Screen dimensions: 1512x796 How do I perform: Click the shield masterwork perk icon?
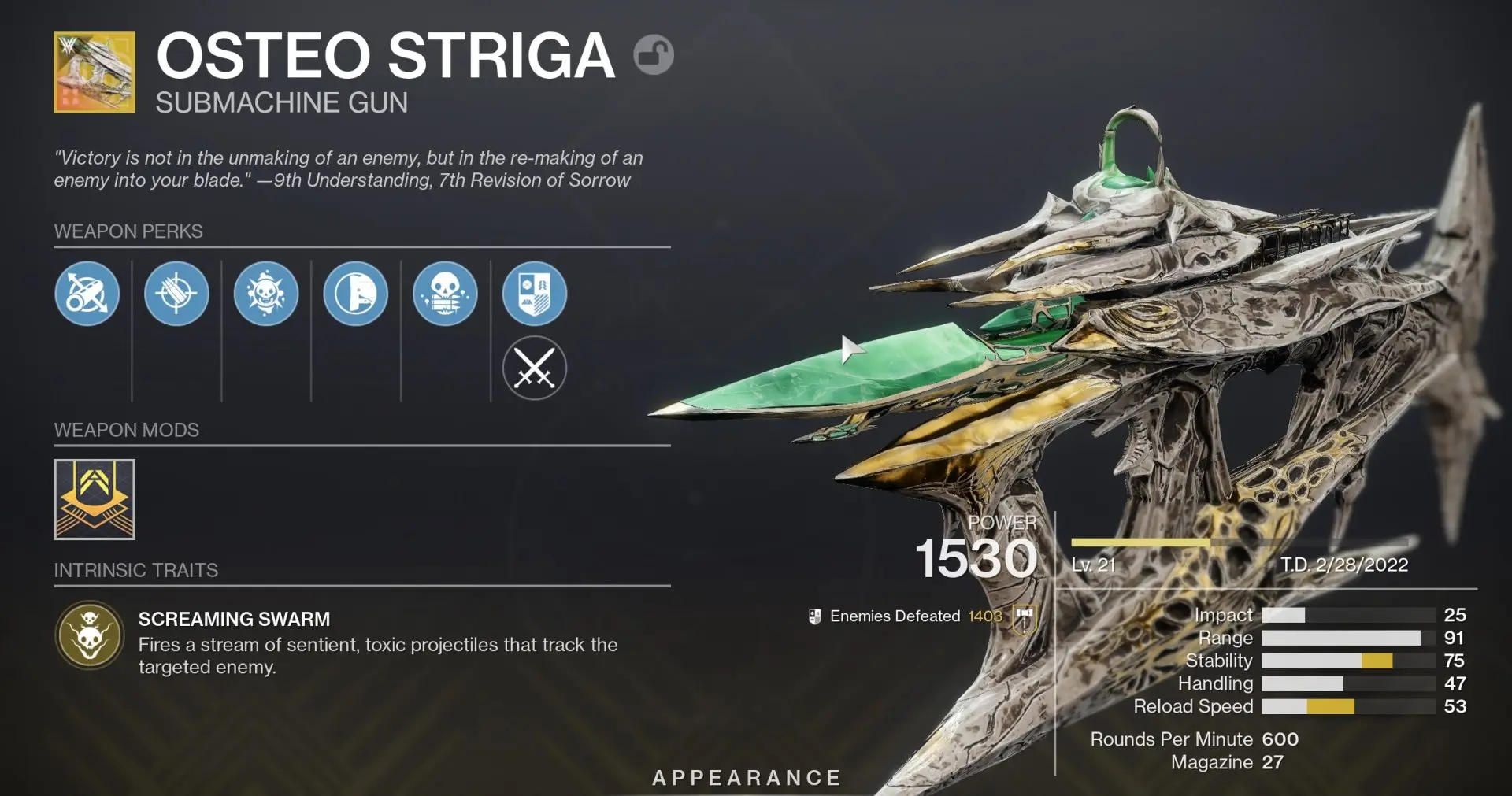click(535, 294)
